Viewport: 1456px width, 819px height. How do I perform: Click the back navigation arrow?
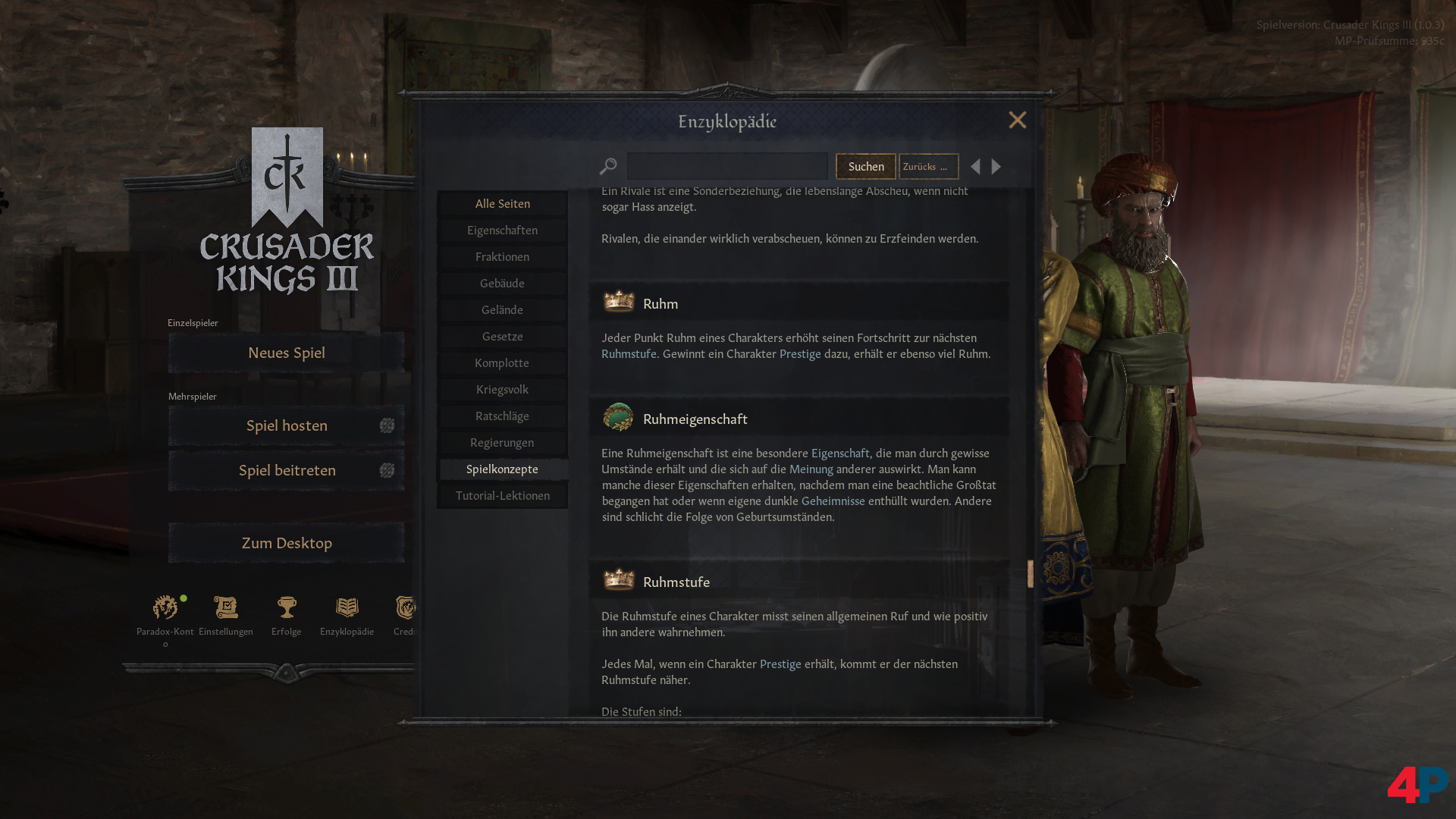click(x=976, y=166)
